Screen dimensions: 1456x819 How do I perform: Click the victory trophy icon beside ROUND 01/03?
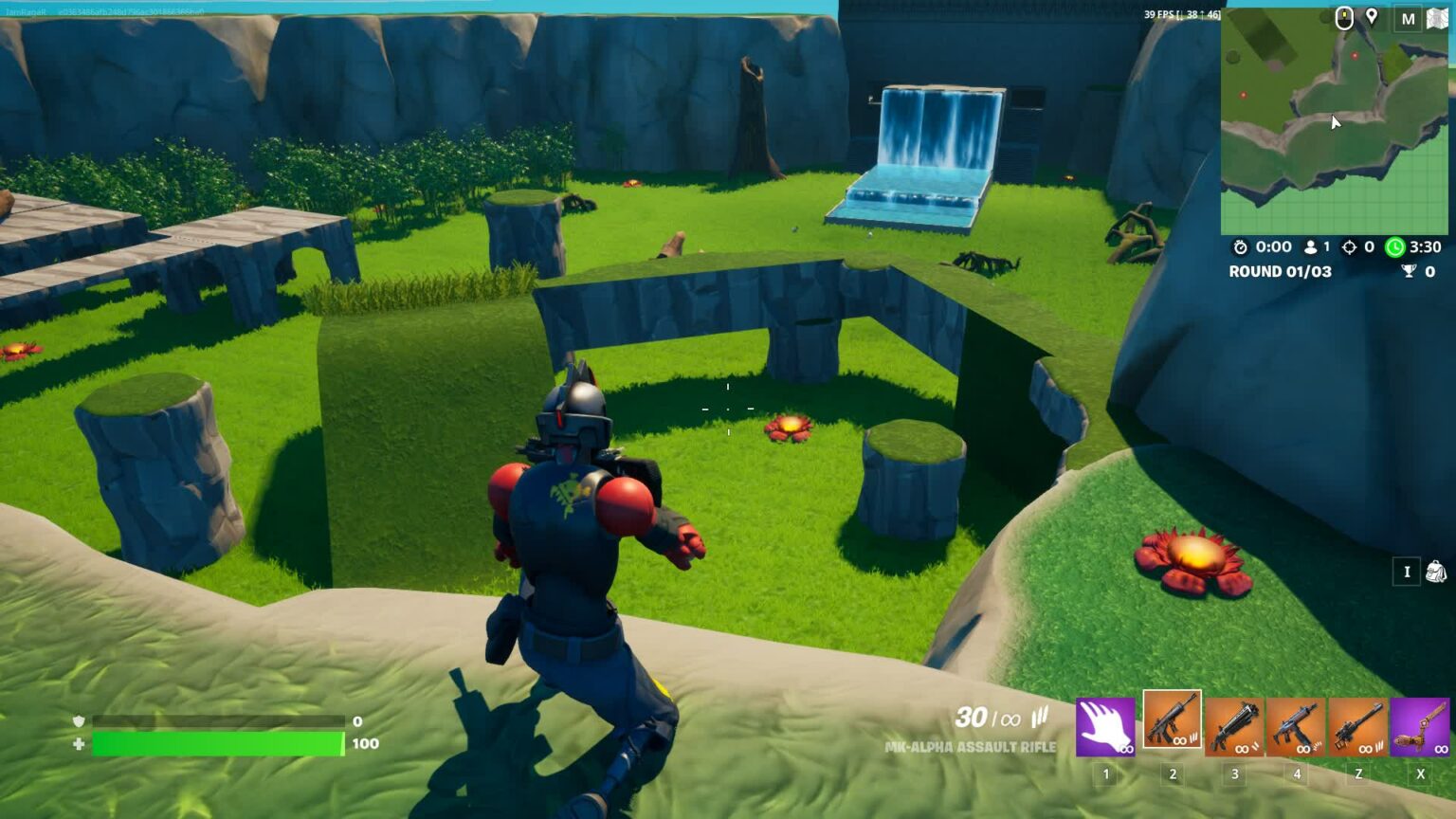(x=1410, y=271)
